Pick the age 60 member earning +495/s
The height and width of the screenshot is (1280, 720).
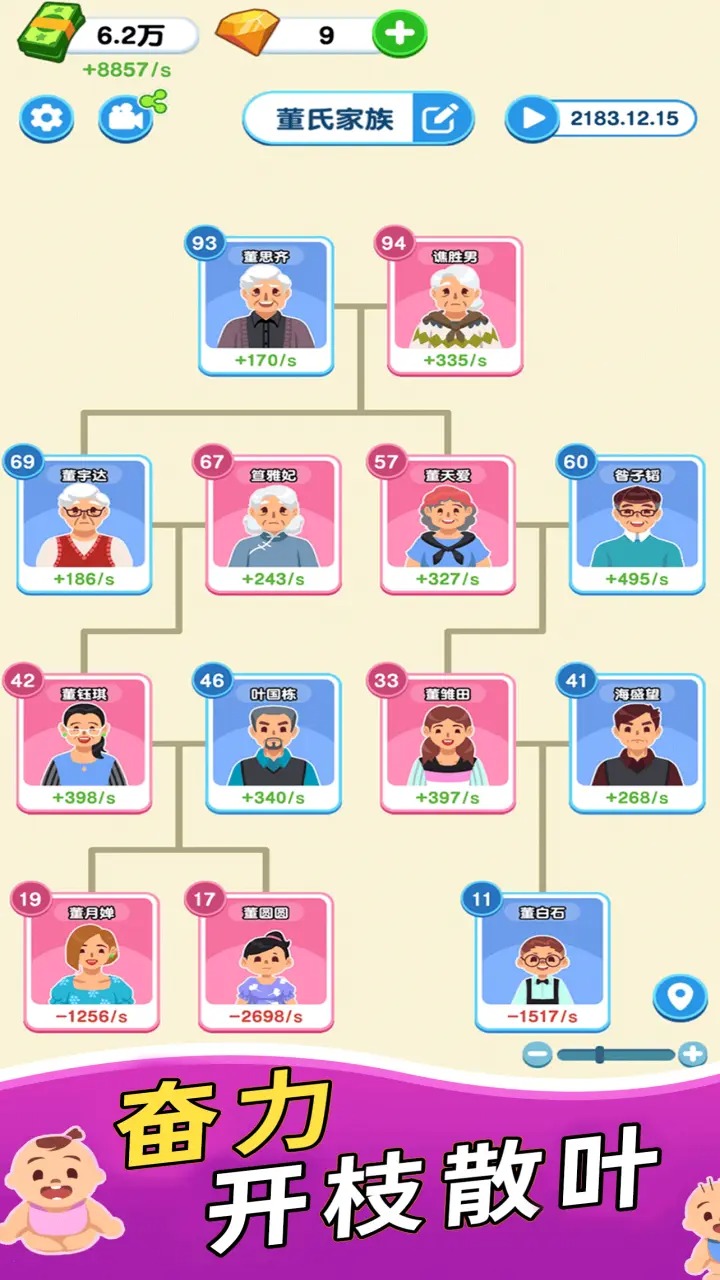pos(637,525)
